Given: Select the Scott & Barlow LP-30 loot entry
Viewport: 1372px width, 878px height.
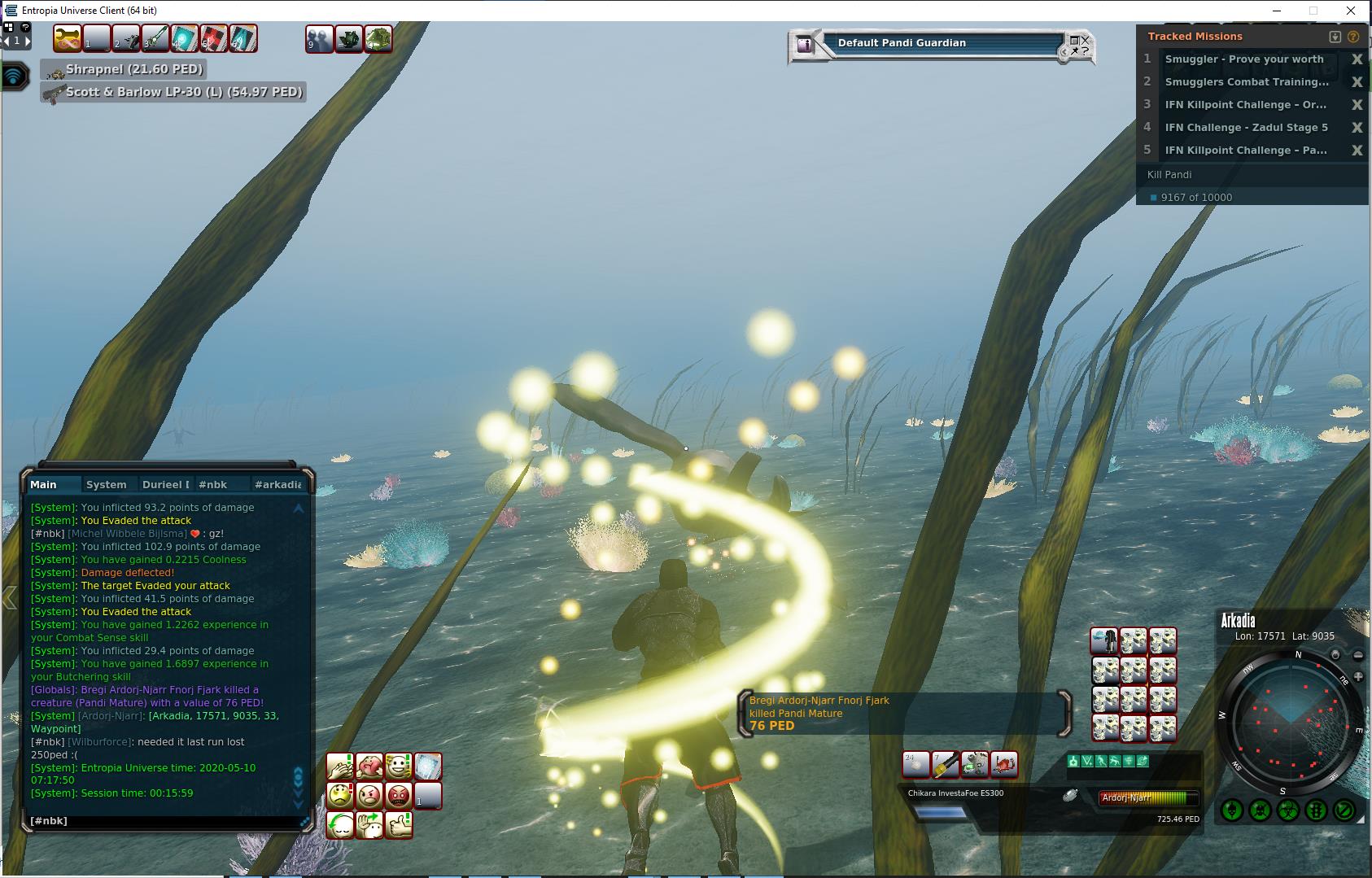Looking at the screenshot, I should coord(183,93).
